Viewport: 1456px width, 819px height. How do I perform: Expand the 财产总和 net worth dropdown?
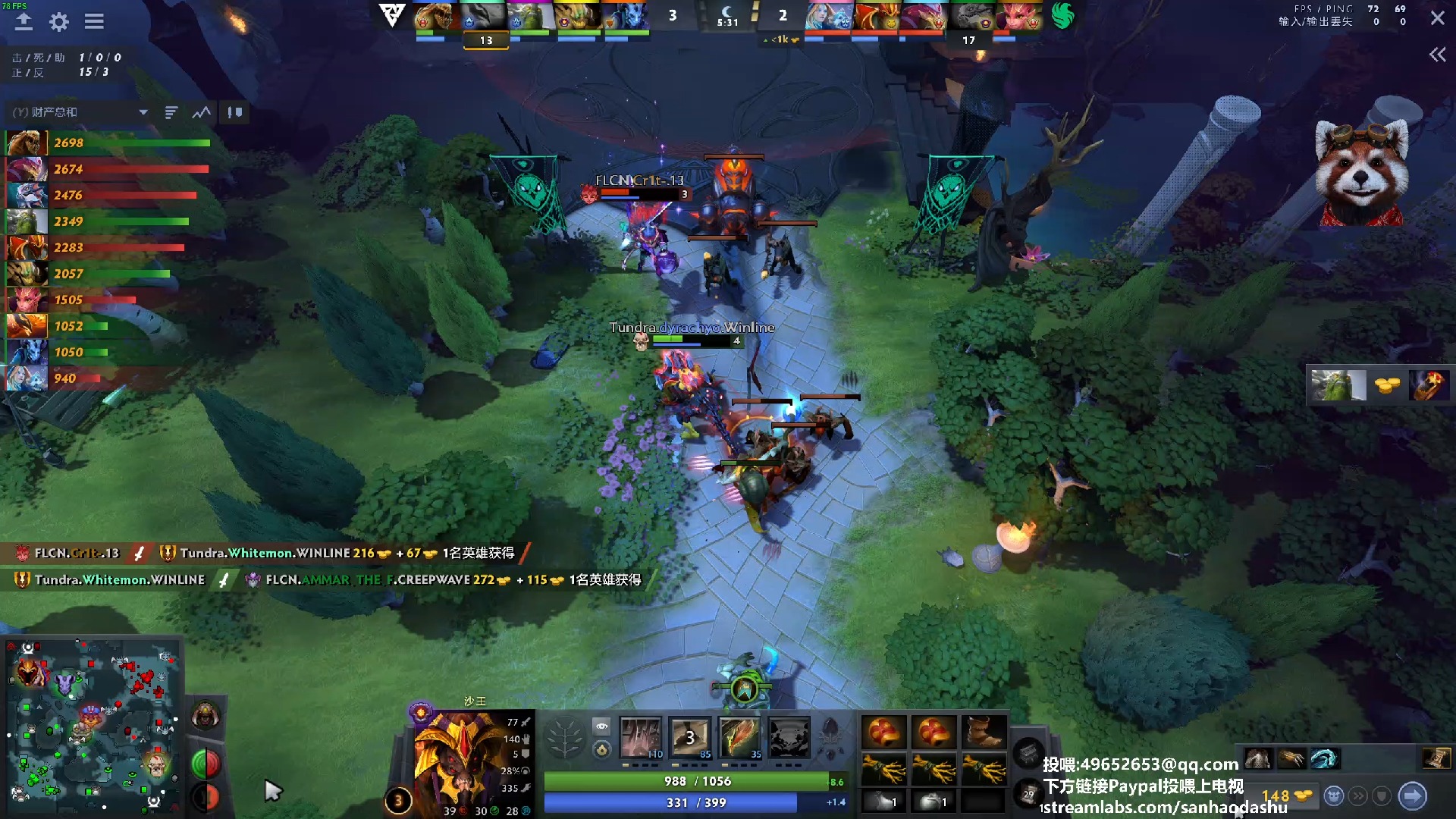pos(143,112)
